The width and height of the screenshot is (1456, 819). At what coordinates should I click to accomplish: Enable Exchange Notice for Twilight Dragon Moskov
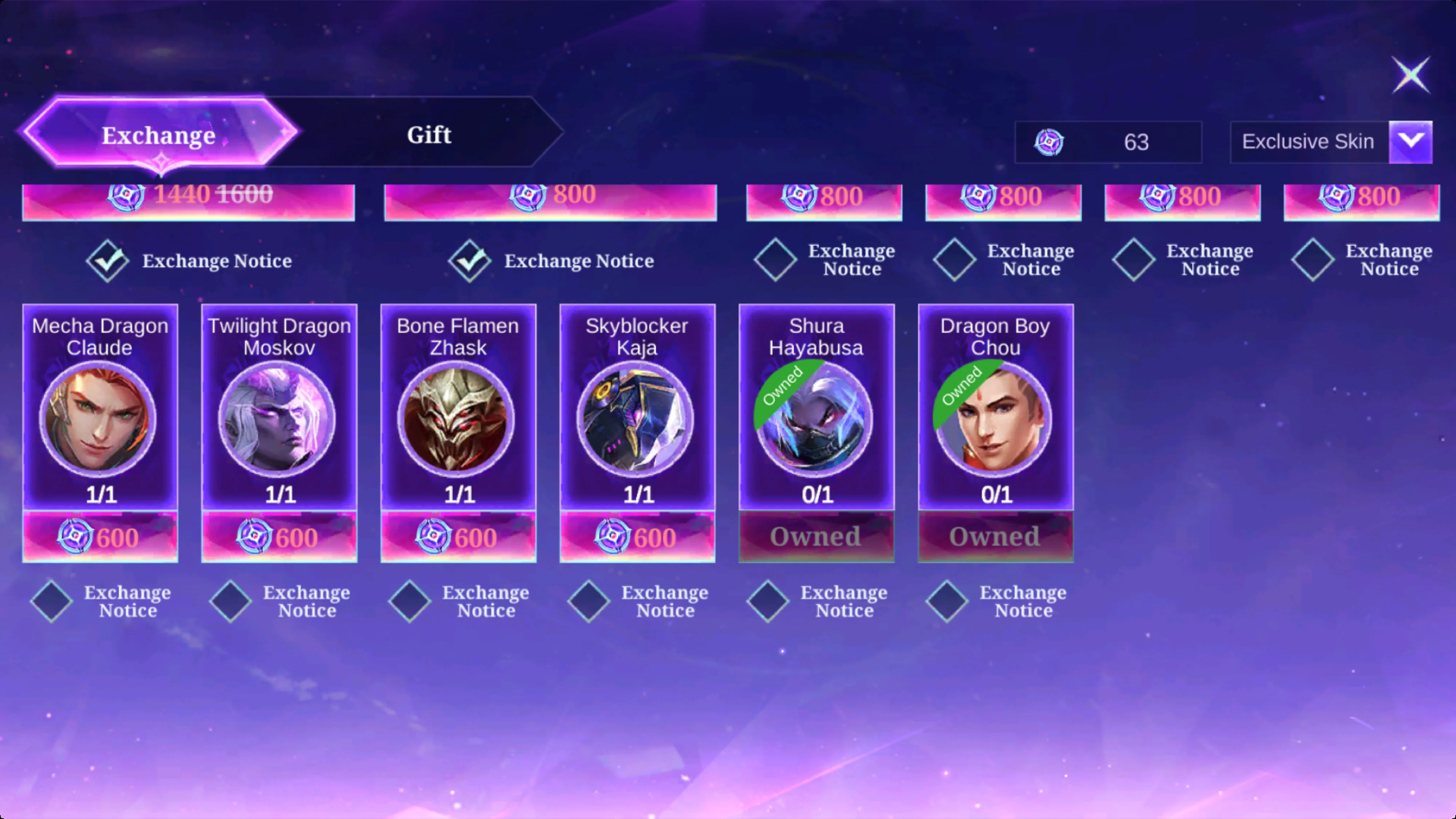(x=231, y=601)
